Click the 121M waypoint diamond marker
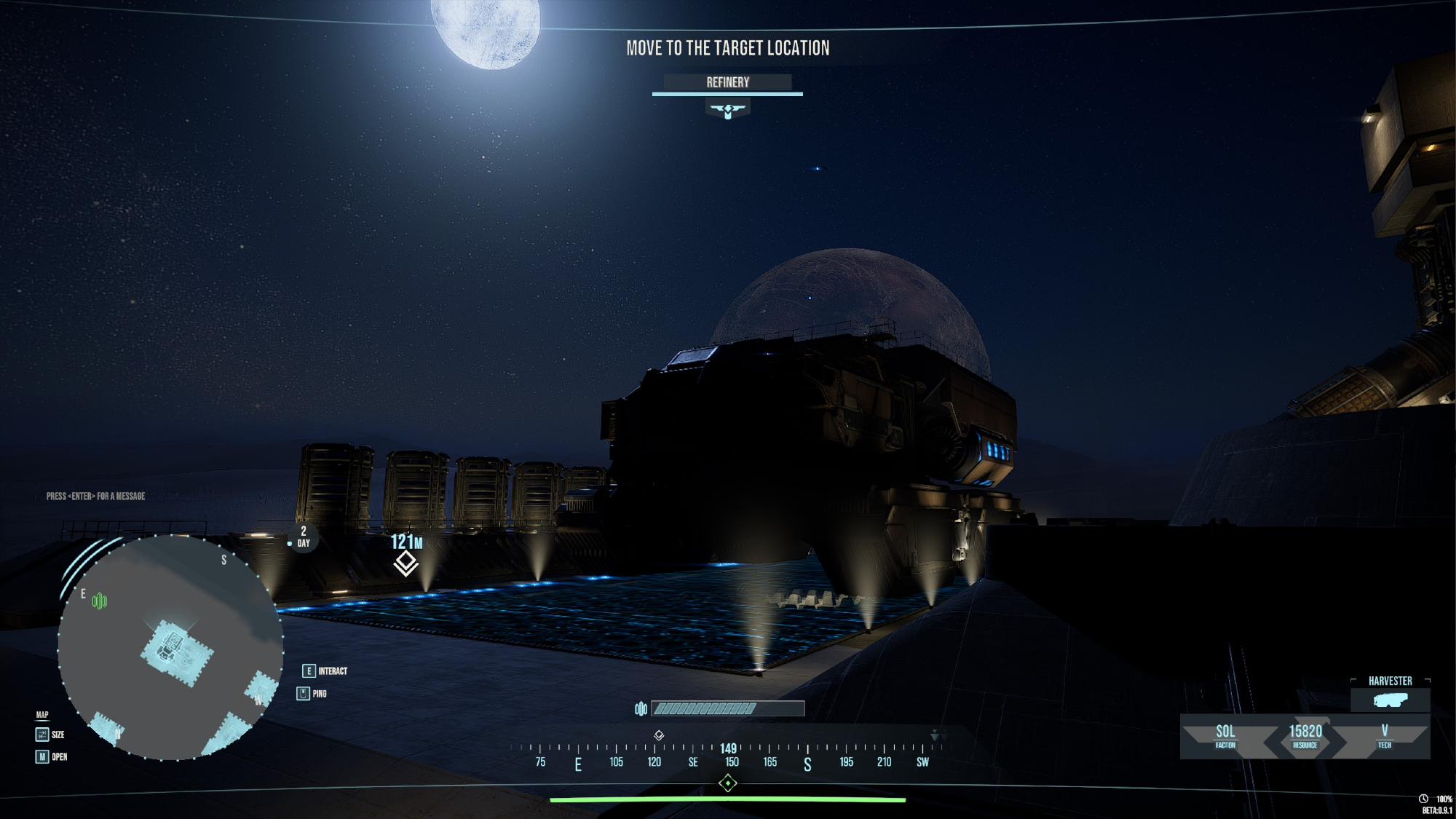 [x=406, y=563]
